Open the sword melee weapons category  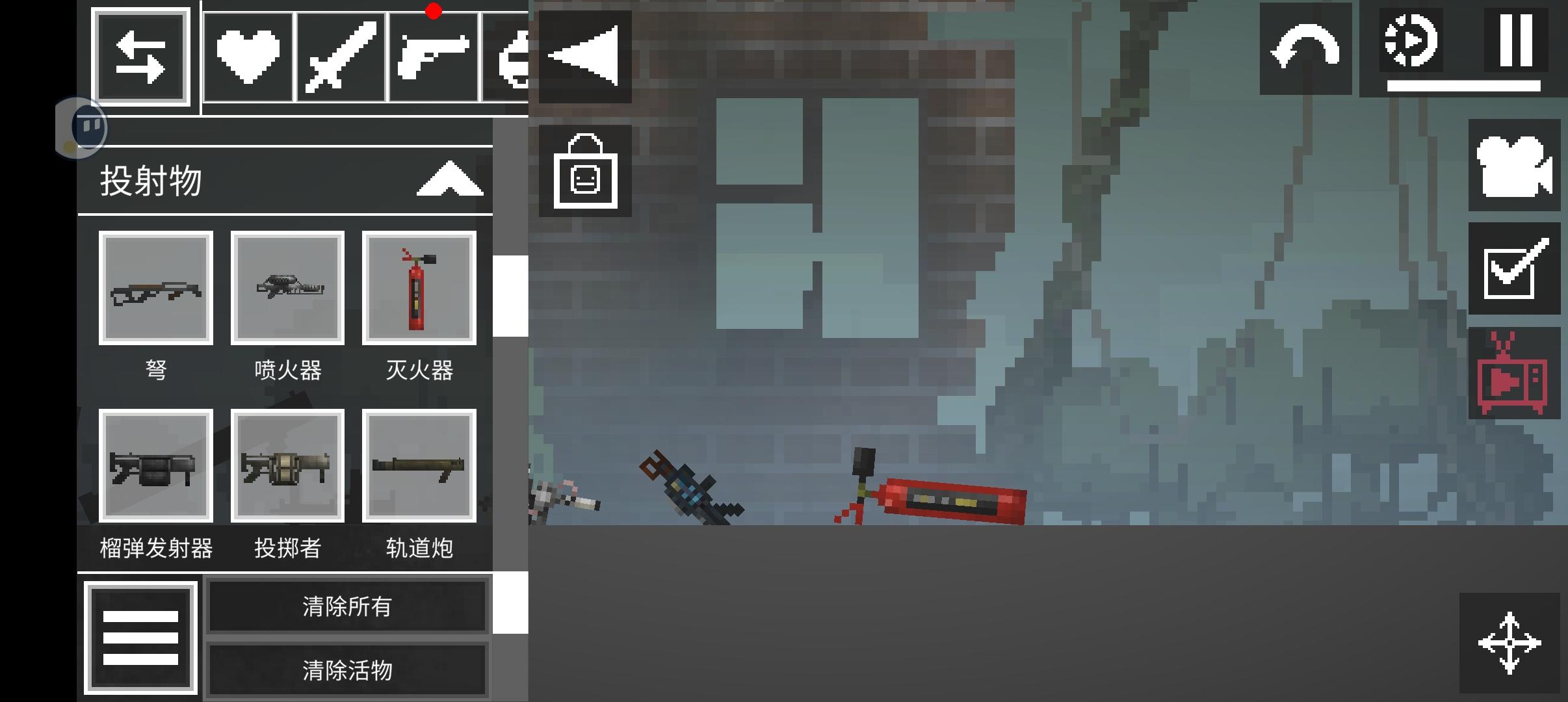tap(341, 55)
